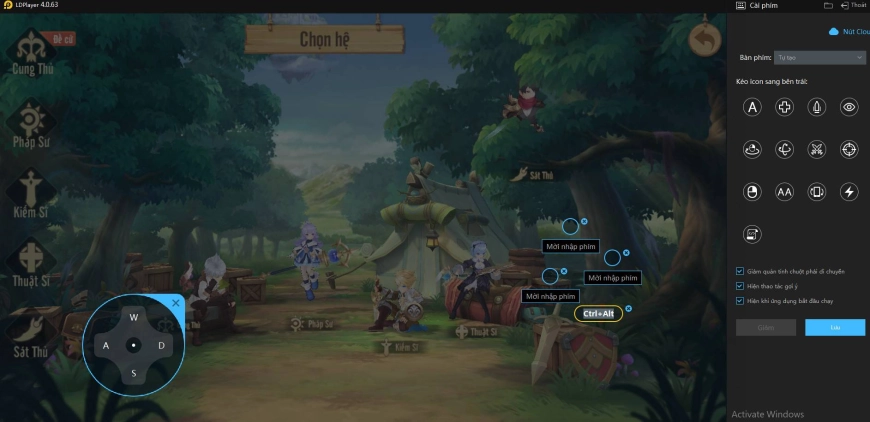
Task: Pick the lightning bolt key tool
Action: pyautogui.click(x=849, y=192)
